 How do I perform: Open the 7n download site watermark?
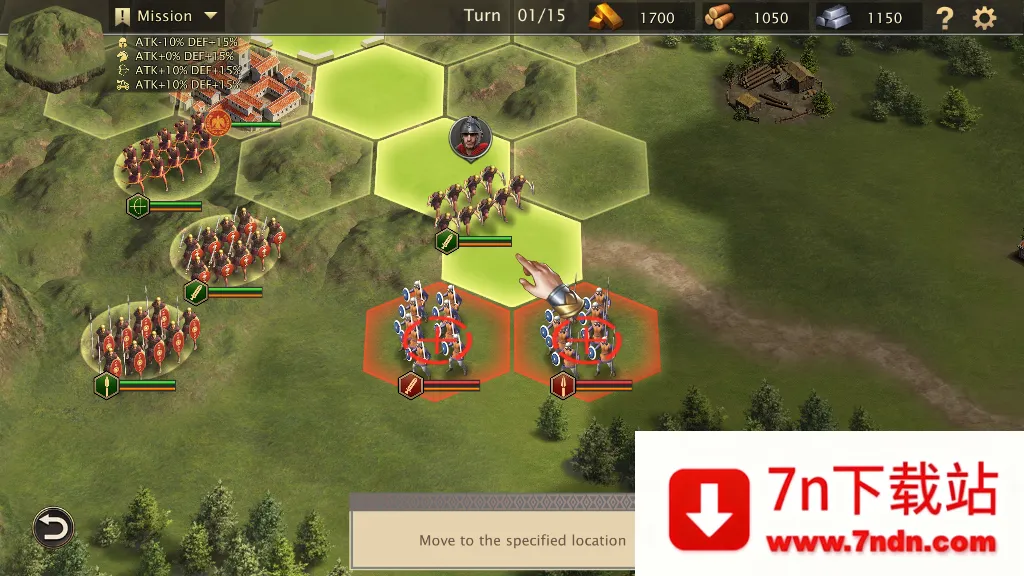[830, 505]
